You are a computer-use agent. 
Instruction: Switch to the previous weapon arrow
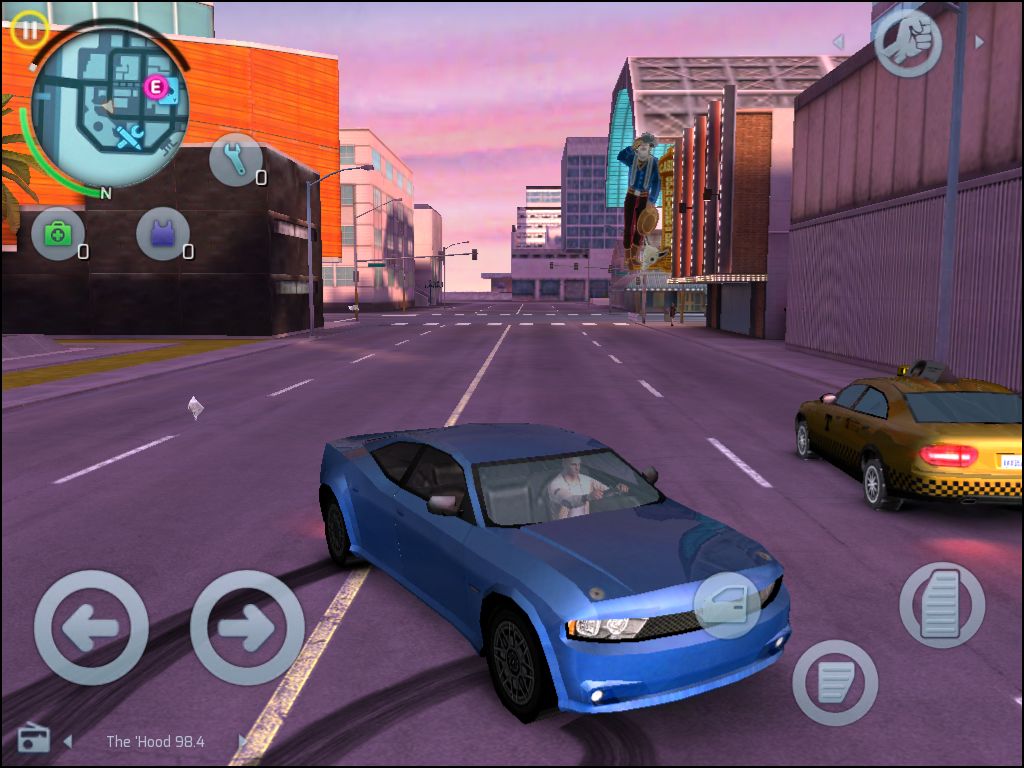coord(838,42)
